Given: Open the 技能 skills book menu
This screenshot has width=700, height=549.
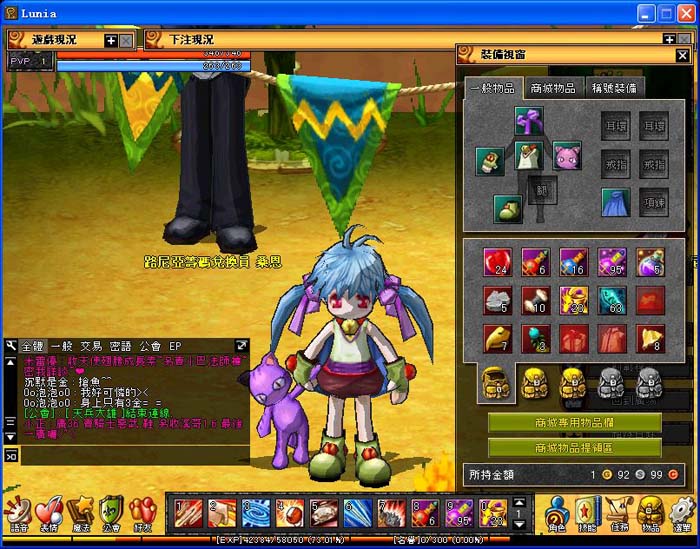Looking at the screenshot, I should tap(588, 514).
